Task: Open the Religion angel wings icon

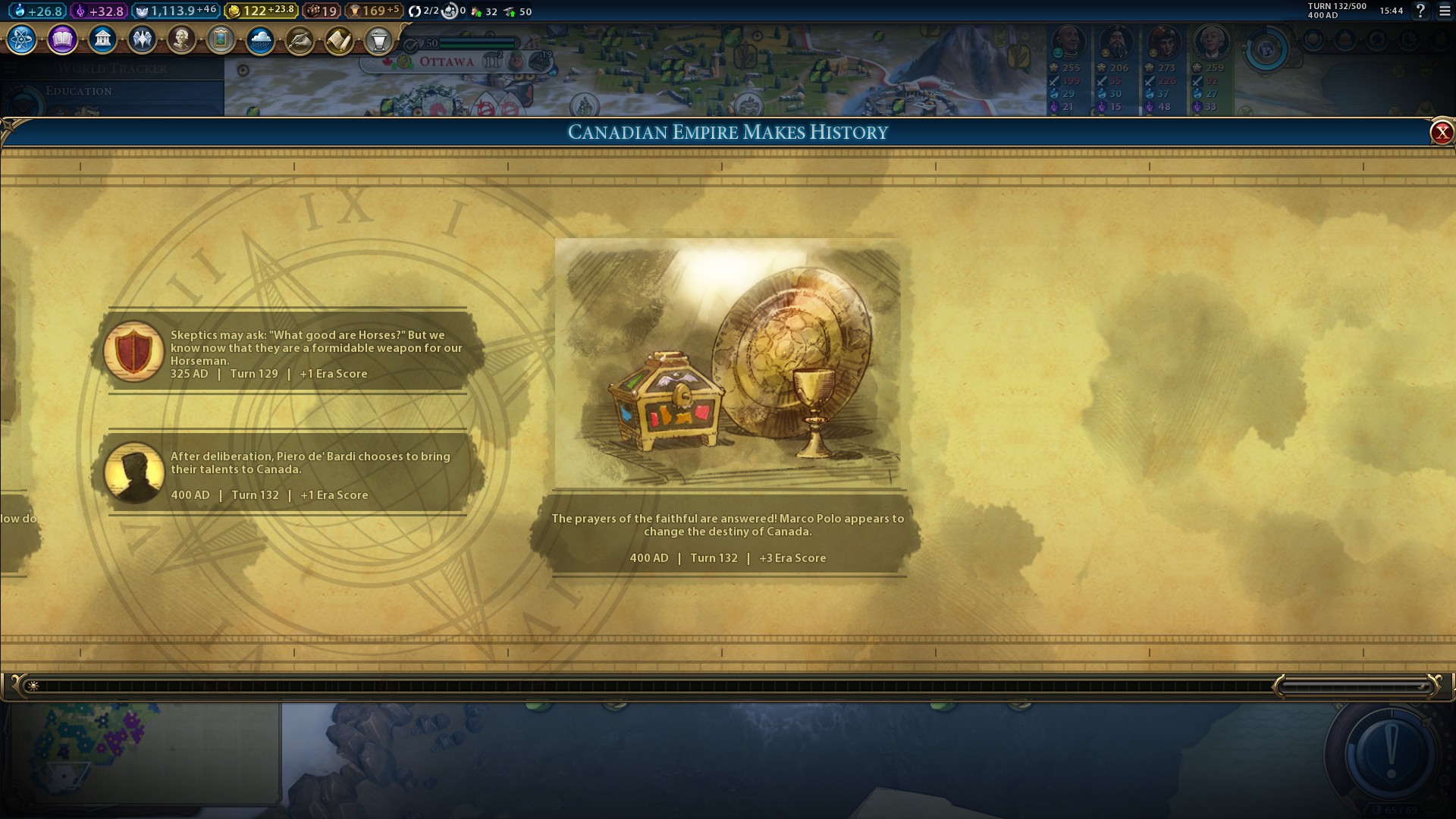Action: pos(142,39)
